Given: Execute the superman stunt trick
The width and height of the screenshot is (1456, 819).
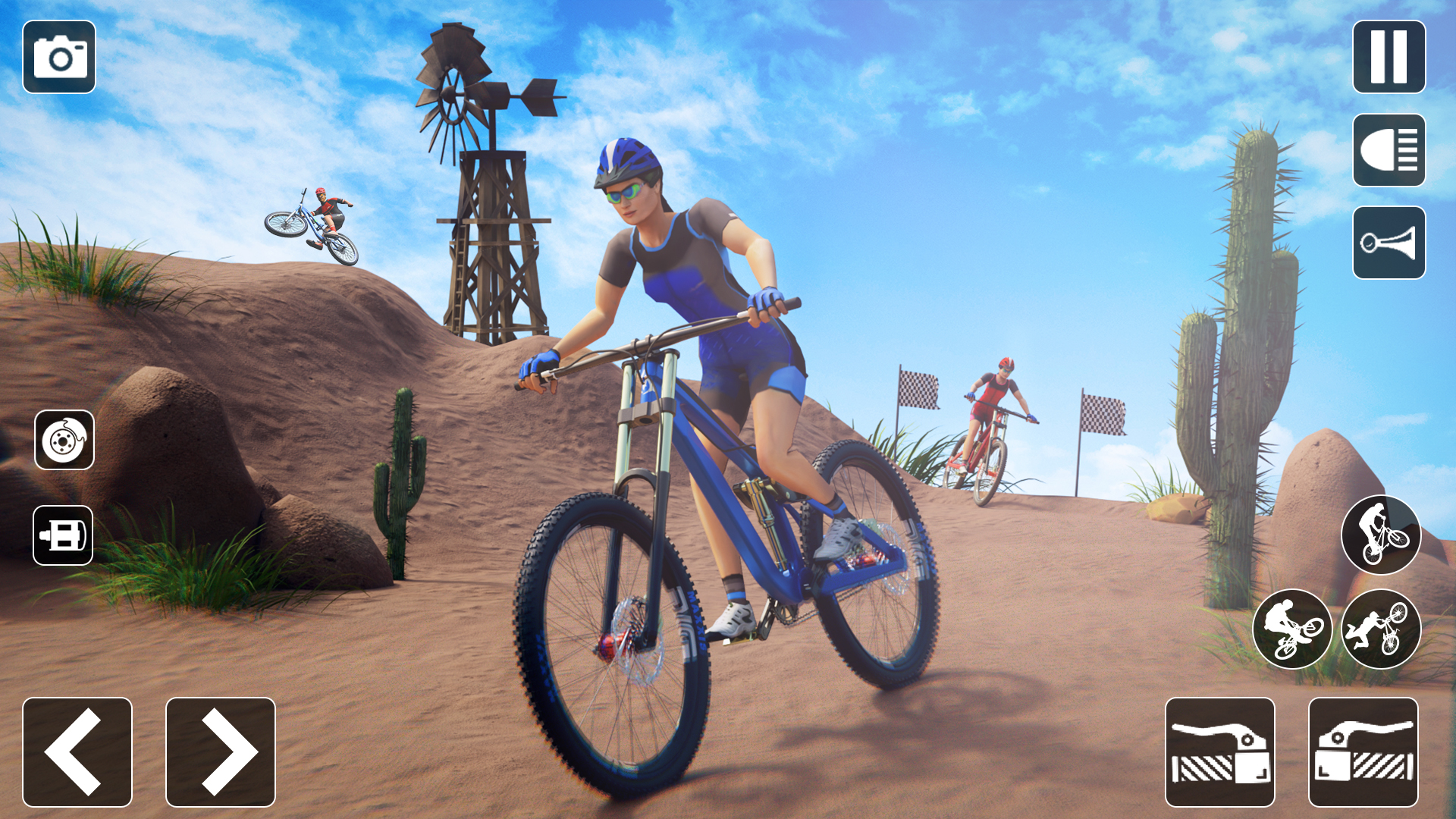Looking at the screenshot, I should click(1381, 629).
